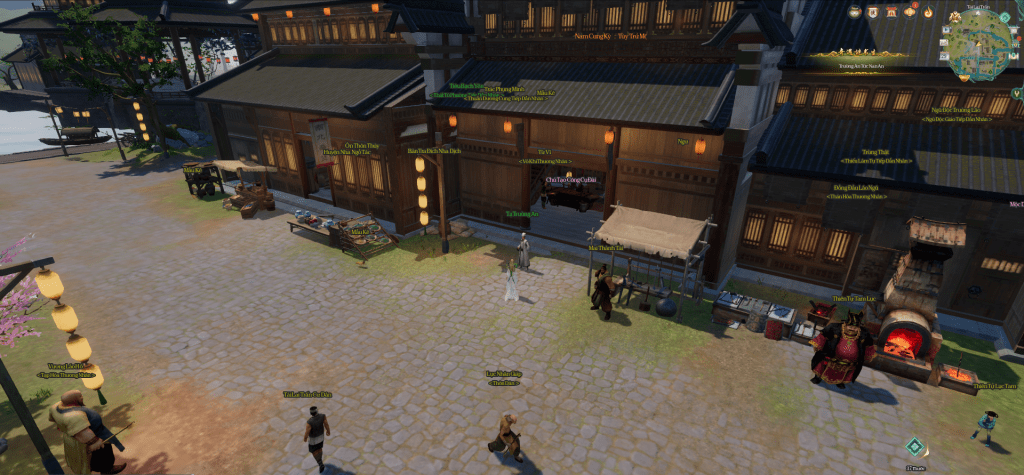Select the flame icon in top bar
The height and width of the screenshot is (475, 1024).
[x=928, y=12]
